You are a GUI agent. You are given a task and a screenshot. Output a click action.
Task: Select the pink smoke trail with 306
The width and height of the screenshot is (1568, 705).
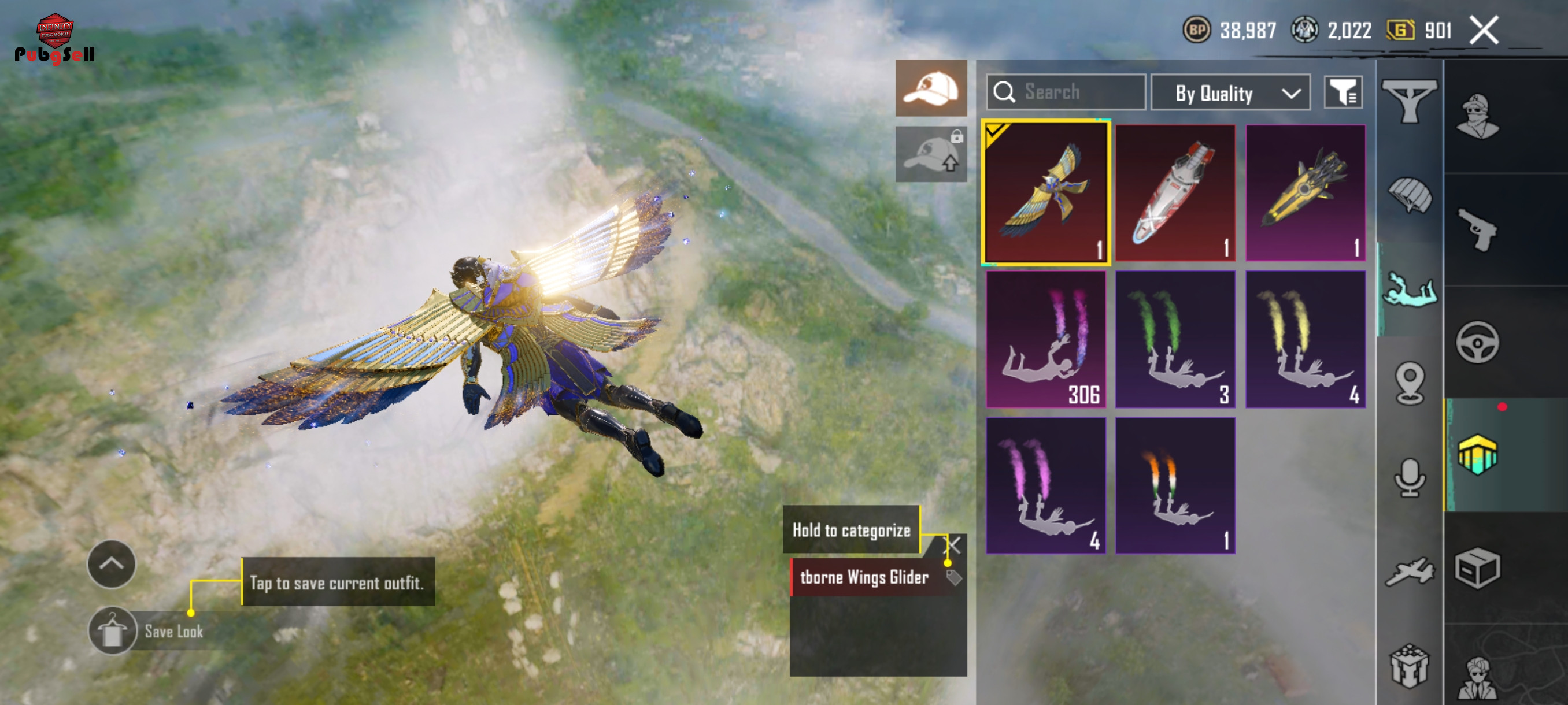[1046, 339]
